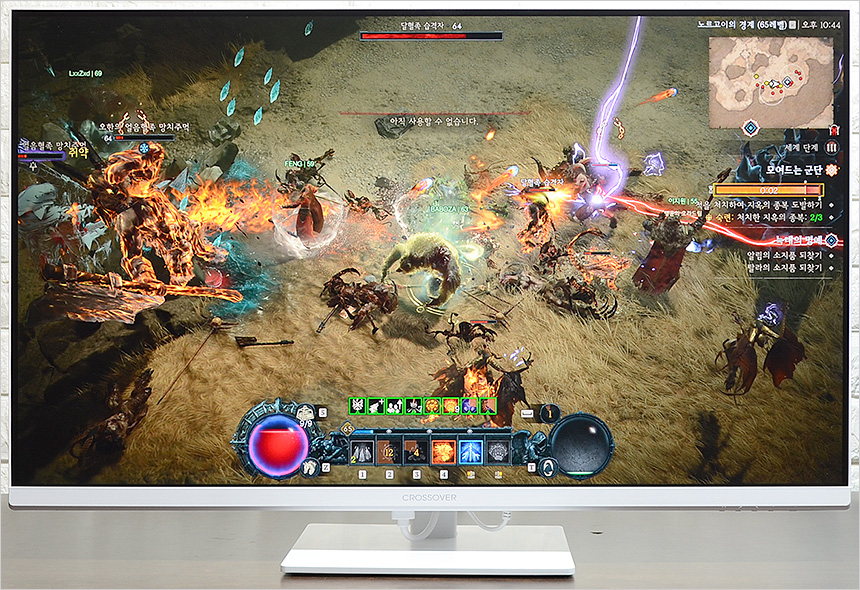
Task: Activate the skill showing cooldown 12
Action: point(389,452)
